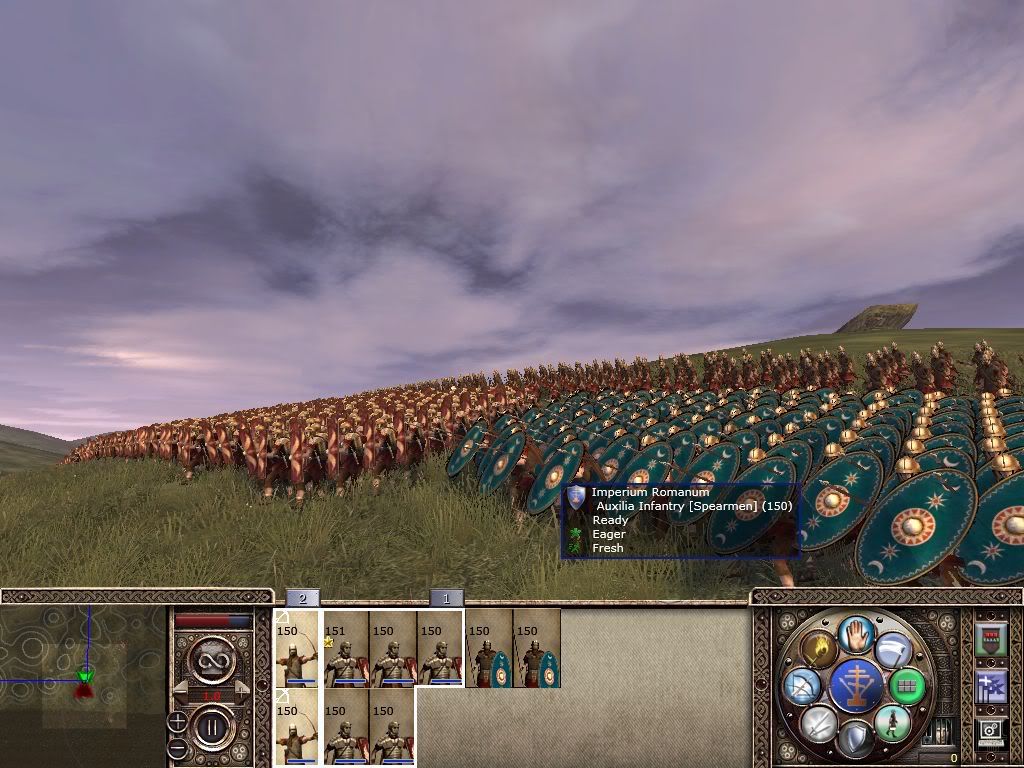Select group tab number 2
1024x768 pixels.
pos(302,598)
